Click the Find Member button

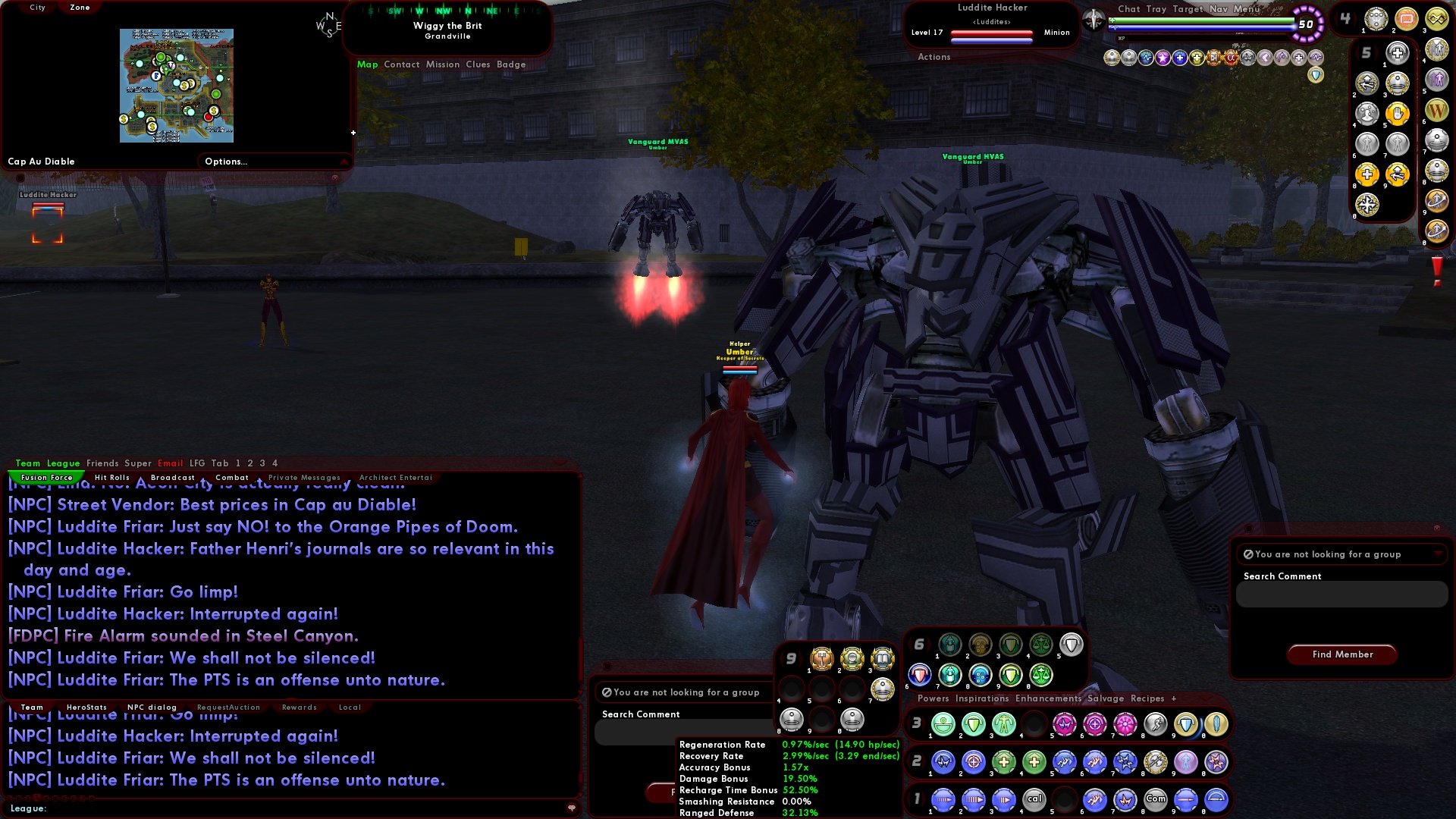(x=1341, y=654)
